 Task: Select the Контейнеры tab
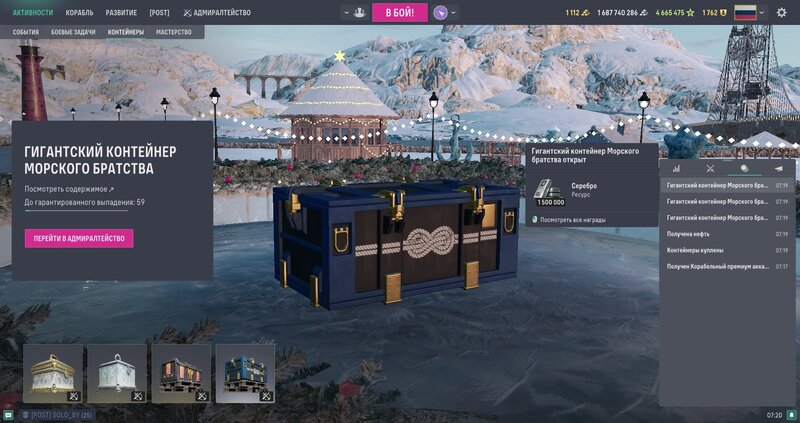(x=125, y=32)
